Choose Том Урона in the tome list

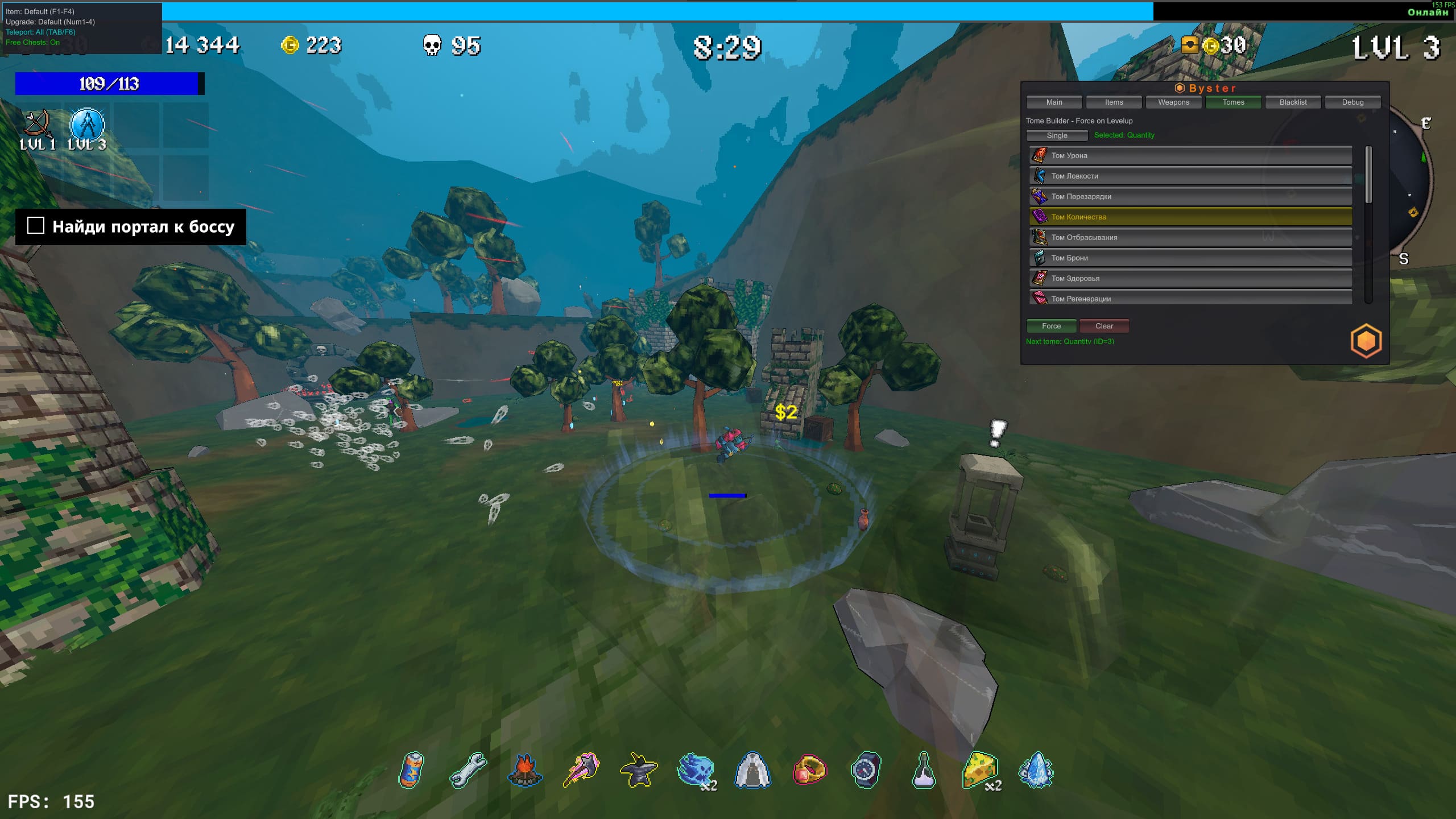click(1190, 155)
